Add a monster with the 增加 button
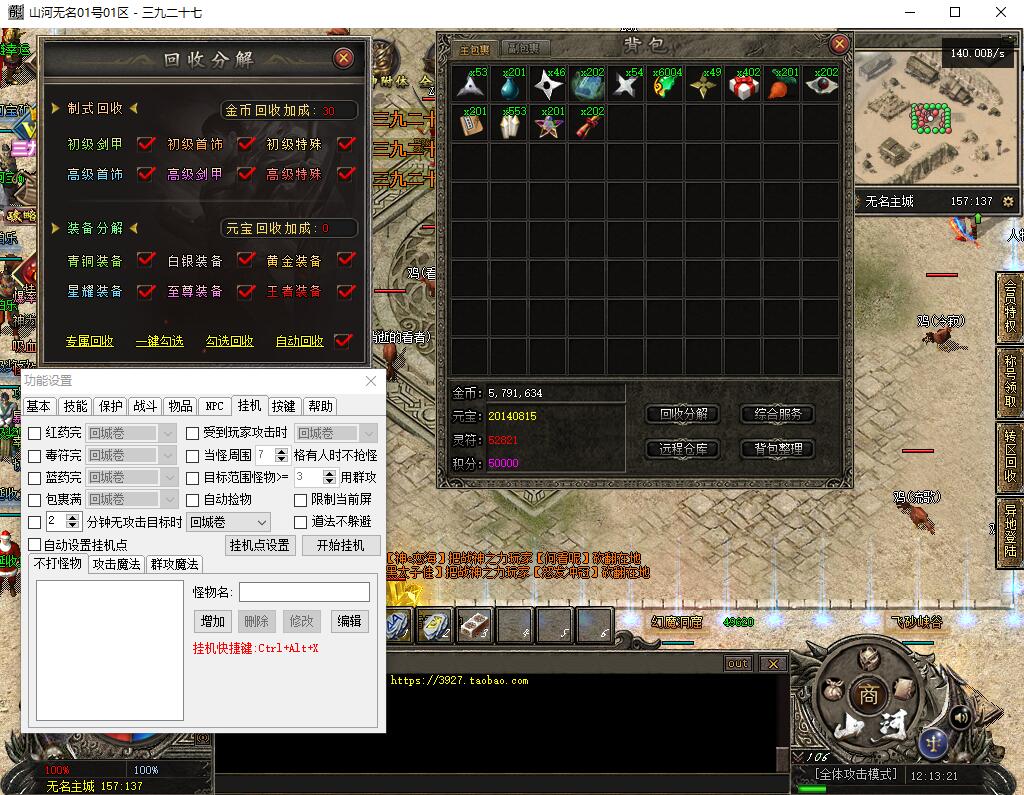 (x=212, y=621)
